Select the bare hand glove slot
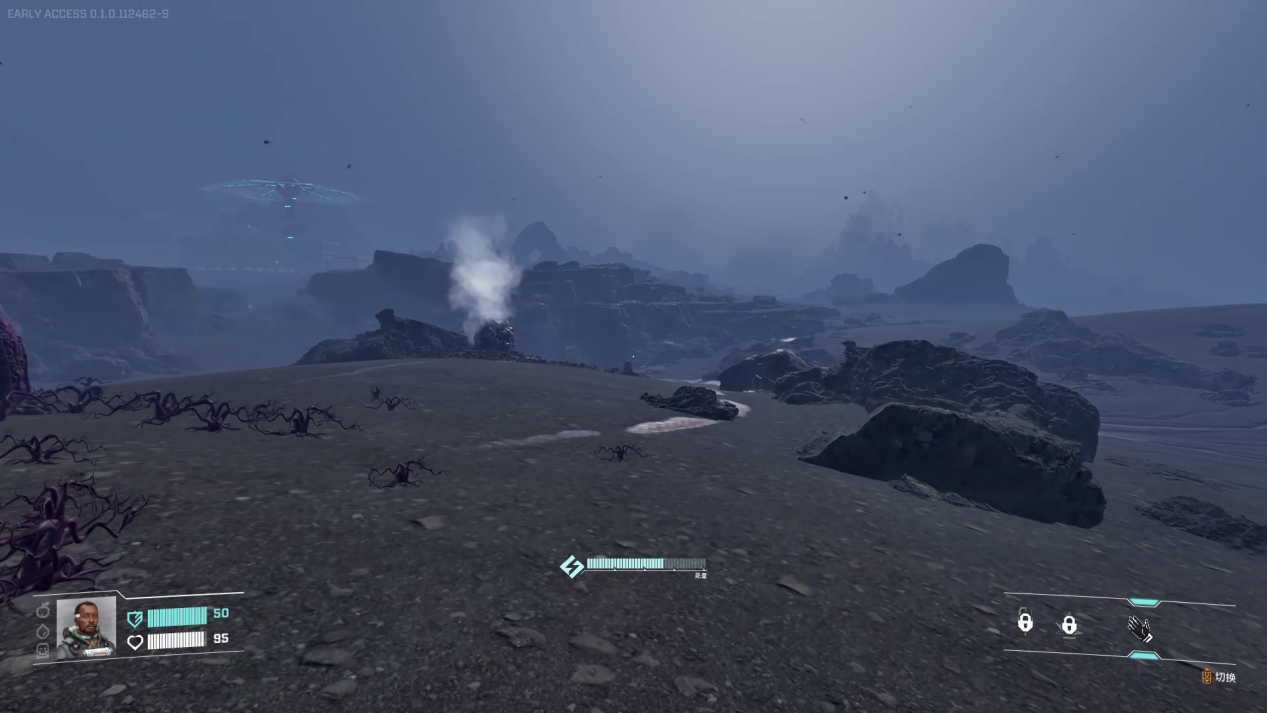Viewport: 1267px width, 713px height. (x=1139, y=628)
